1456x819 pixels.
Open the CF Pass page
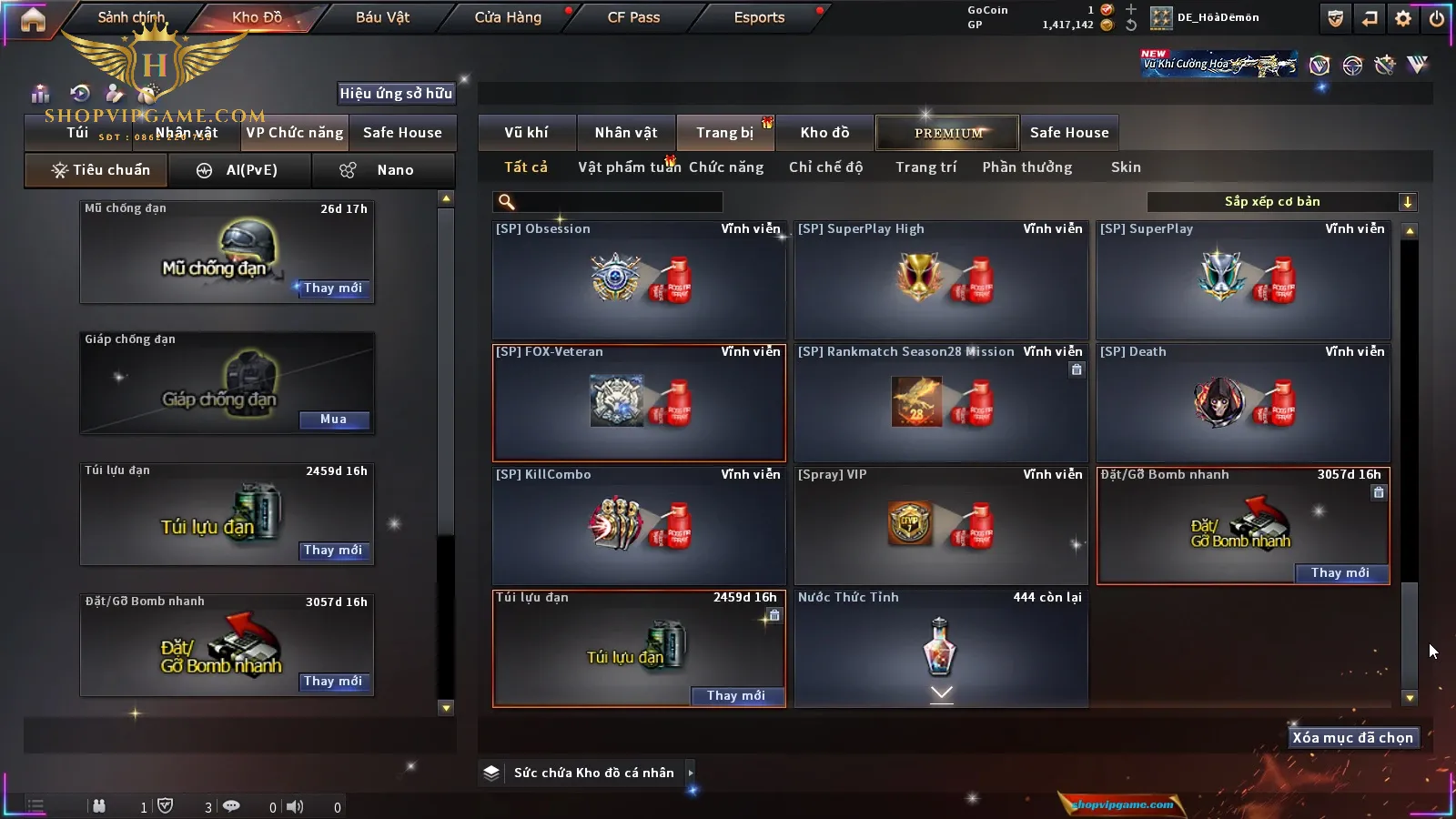tap(633, 17)
